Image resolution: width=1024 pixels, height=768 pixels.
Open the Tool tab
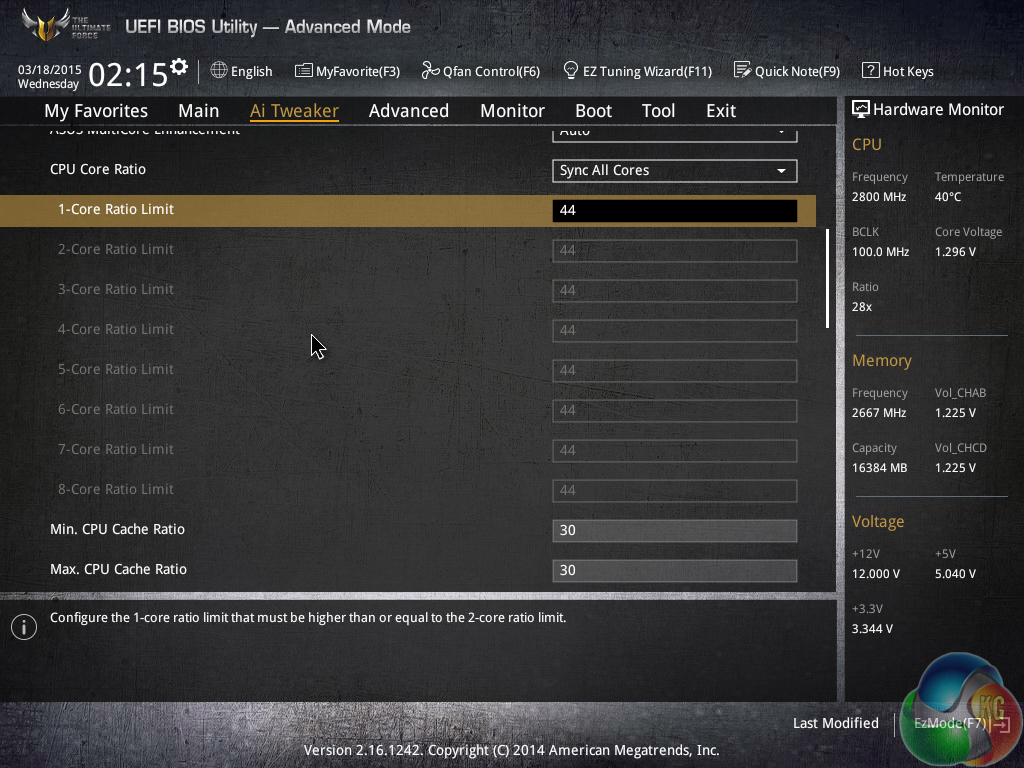coord(658,111)
